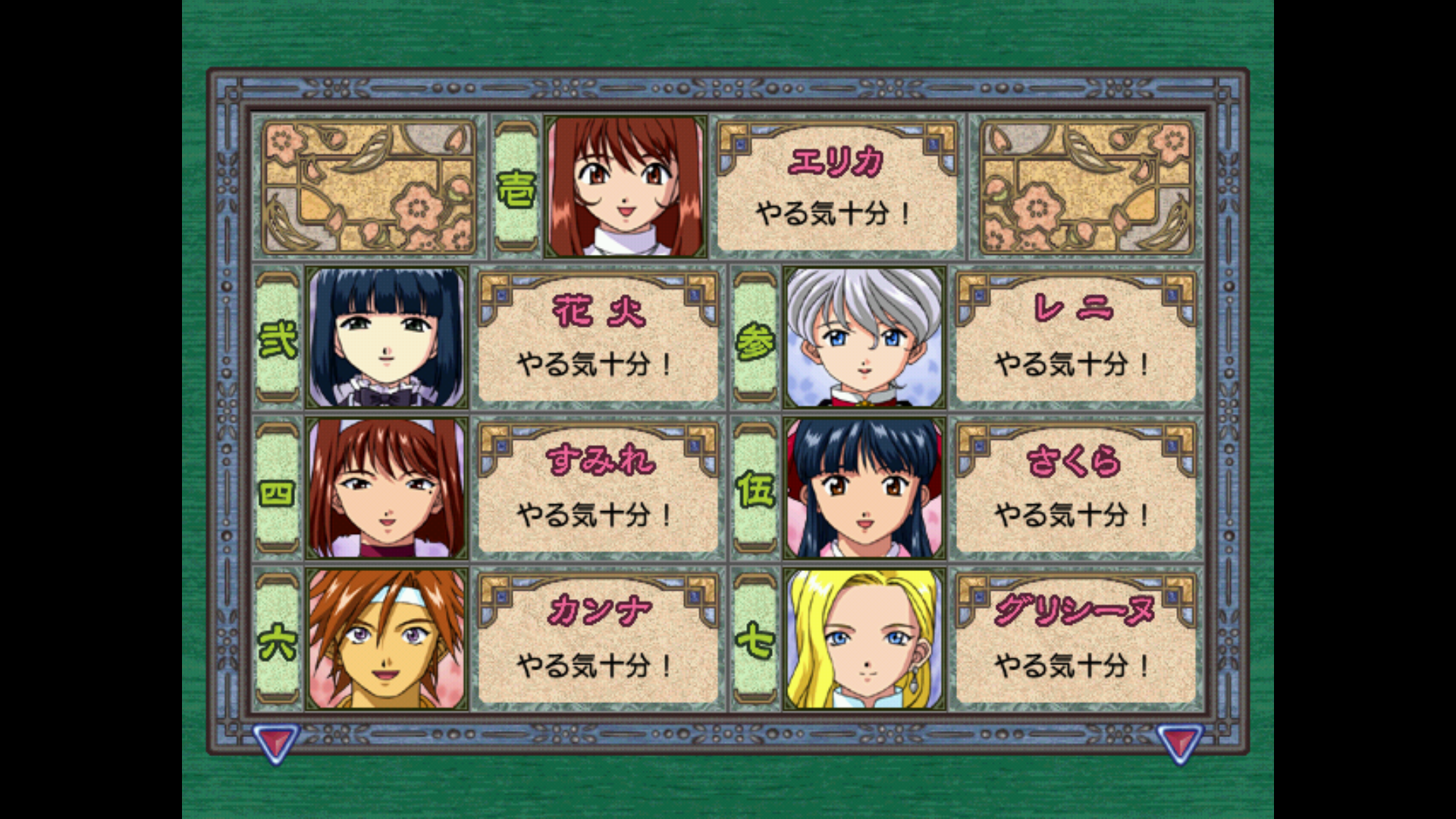Choose the グリシーヌ name panel
This screenshot has height=819, width=1456.
coord(1075,639)
